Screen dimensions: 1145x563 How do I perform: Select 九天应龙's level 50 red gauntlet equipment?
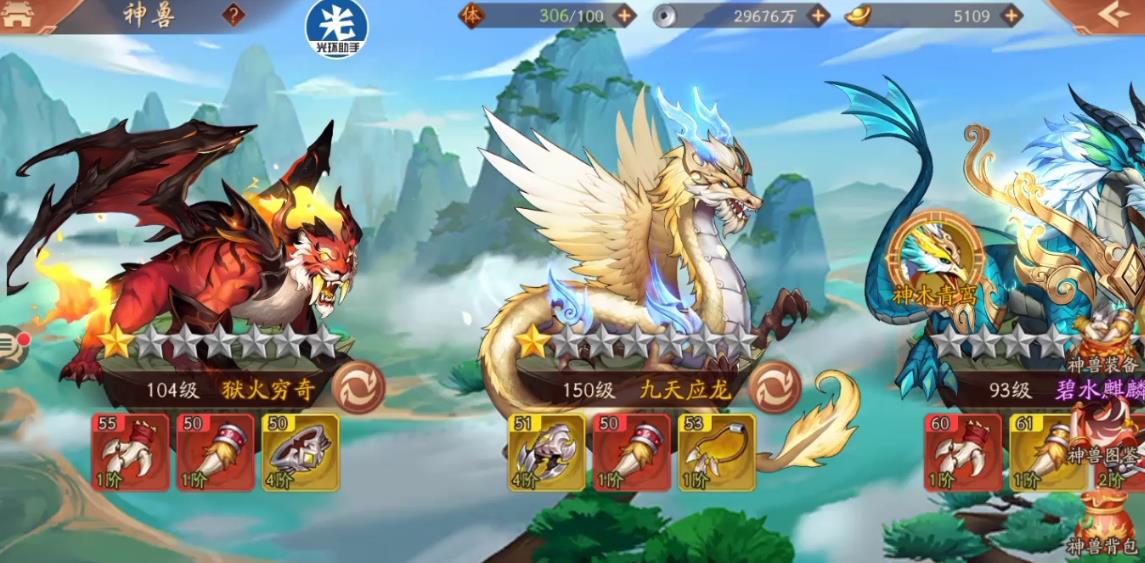click(631, 452)
